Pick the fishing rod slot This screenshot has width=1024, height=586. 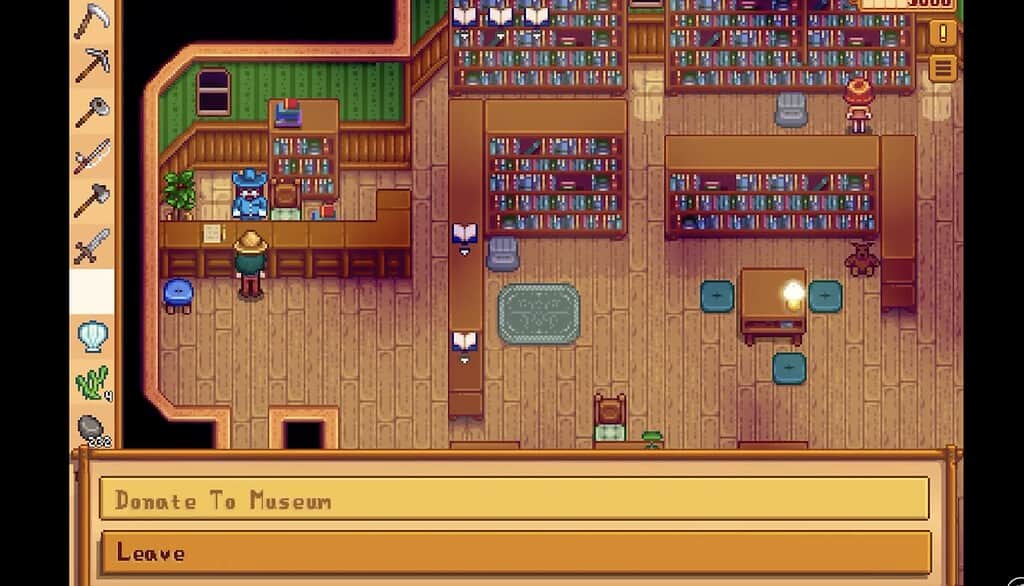pyautogui.click(x=92, y=155)
